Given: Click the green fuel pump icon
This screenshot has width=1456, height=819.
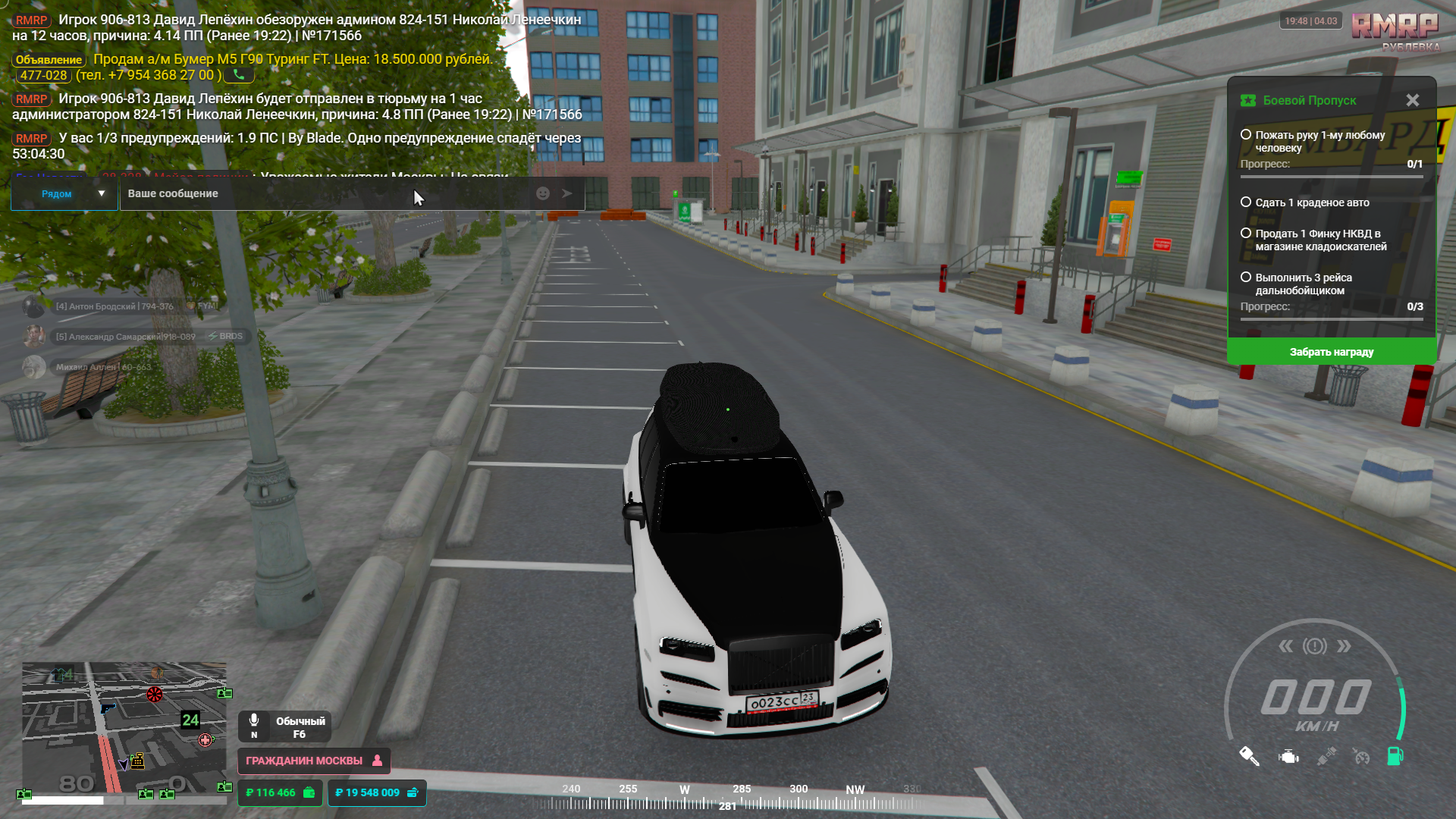Looking at the screenshot, I should point(1395,756).
